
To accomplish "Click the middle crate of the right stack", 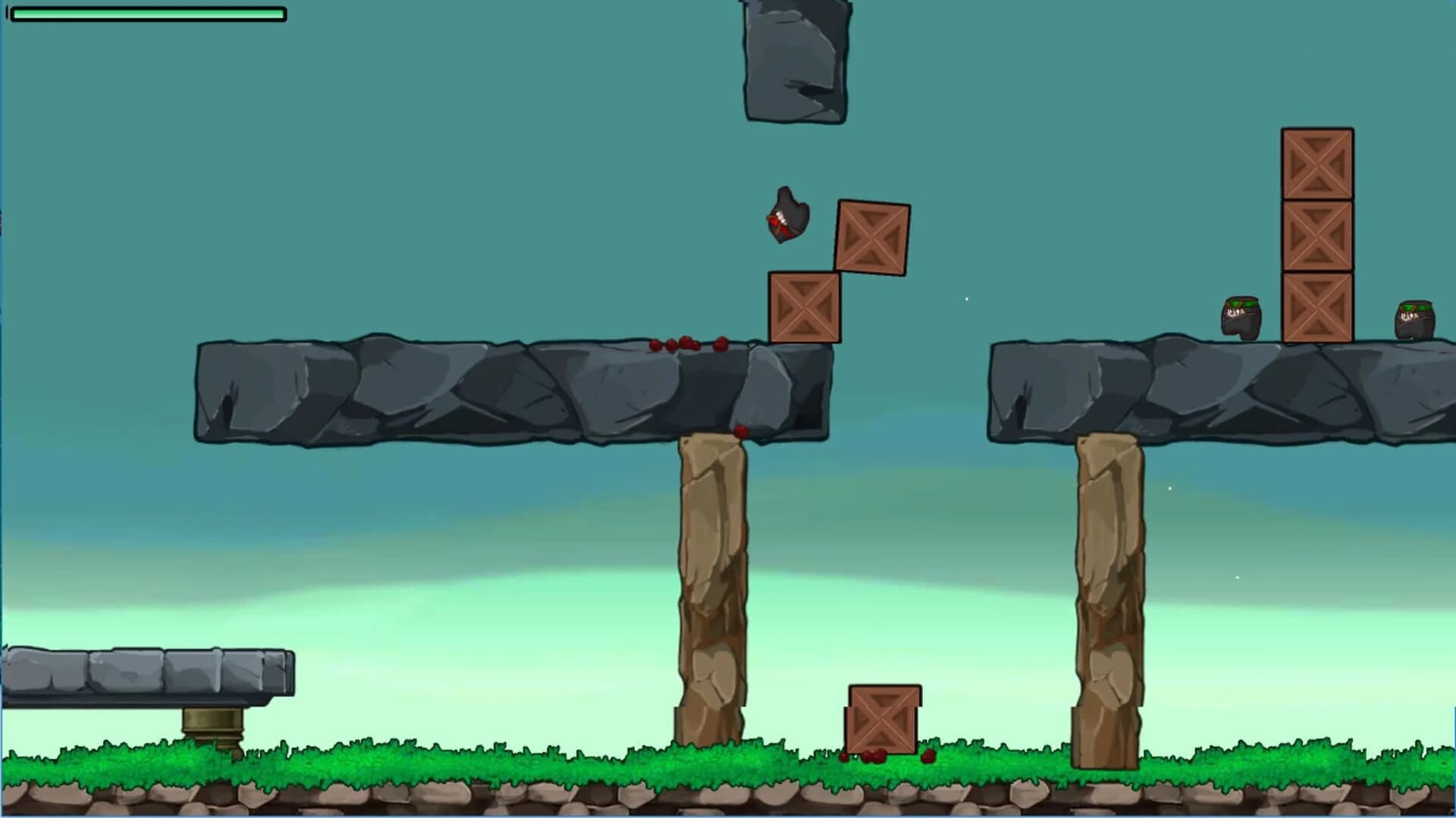I will pyautogui.click(x=1316, y=234).
